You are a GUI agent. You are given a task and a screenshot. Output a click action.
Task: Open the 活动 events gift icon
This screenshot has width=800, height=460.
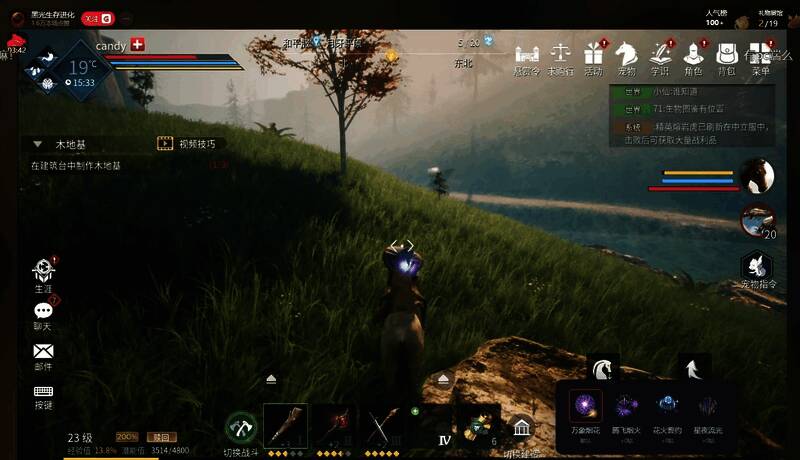(x=594, y=55)
